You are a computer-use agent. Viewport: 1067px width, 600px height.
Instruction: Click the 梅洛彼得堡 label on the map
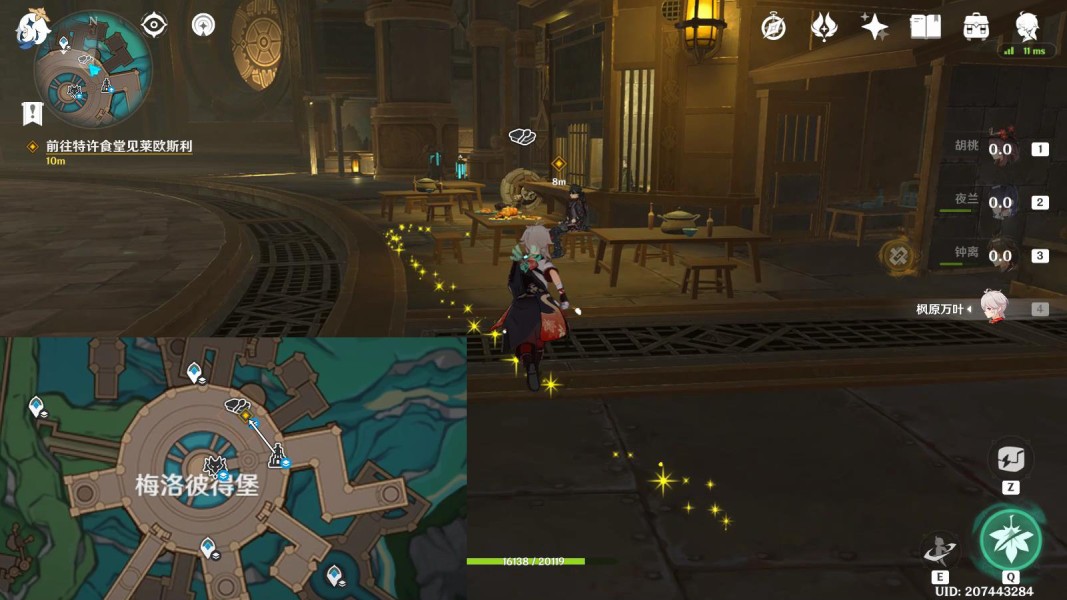click(197, 486)
